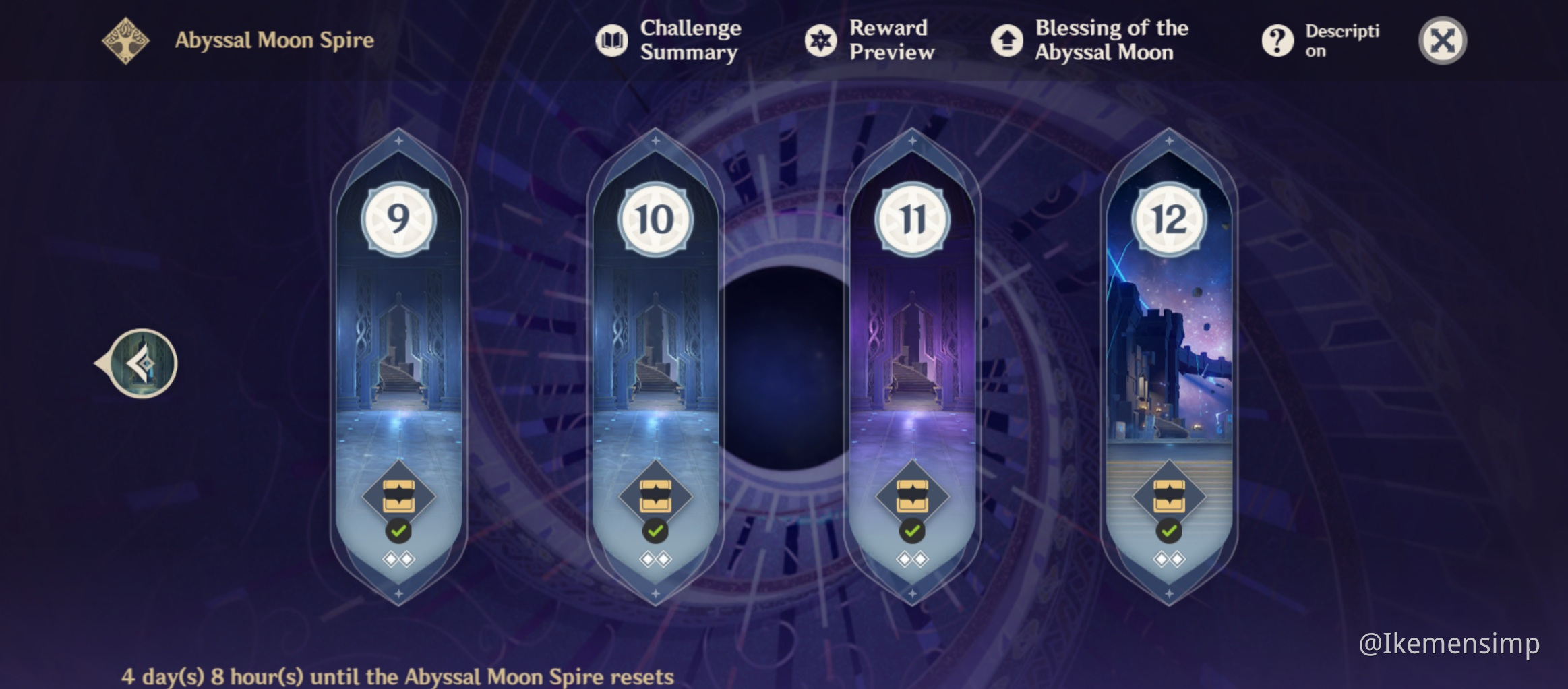
Task: Click the green checkmark under Floor 12 chest
Action: pos(1168,533)
